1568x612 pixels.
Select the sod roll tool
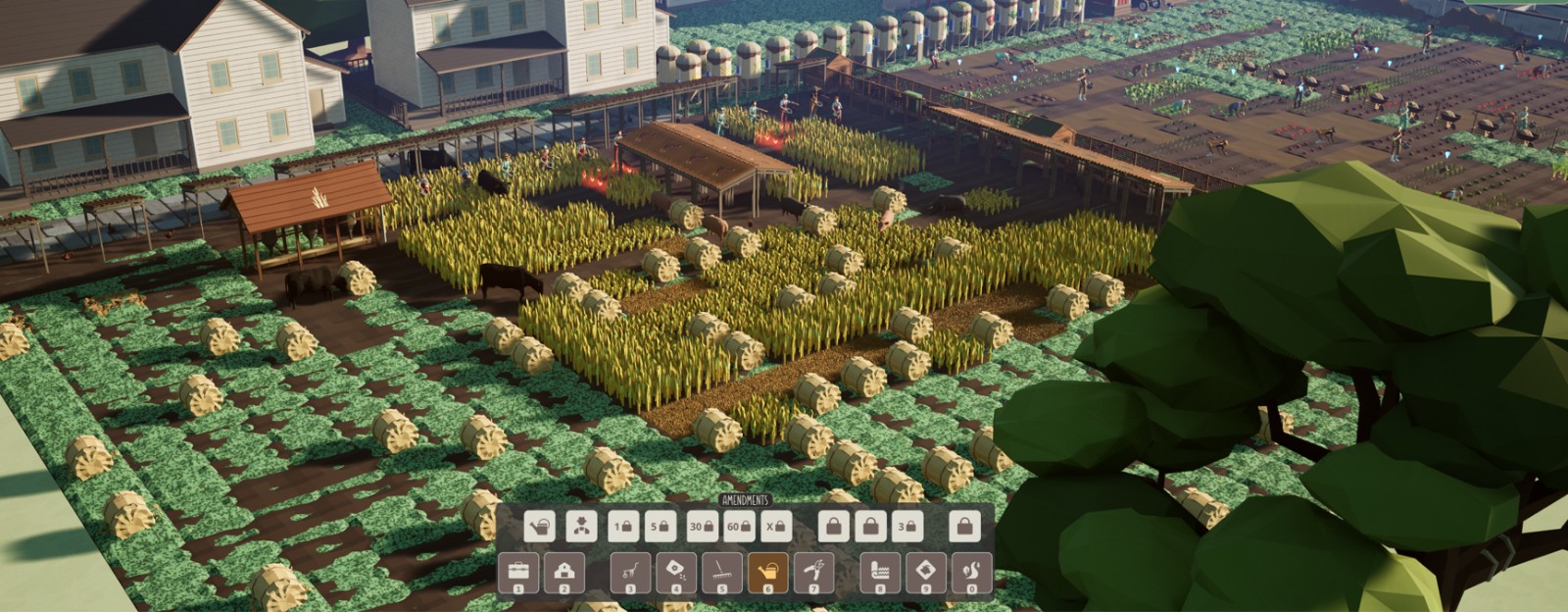click(x=880, y=573)
